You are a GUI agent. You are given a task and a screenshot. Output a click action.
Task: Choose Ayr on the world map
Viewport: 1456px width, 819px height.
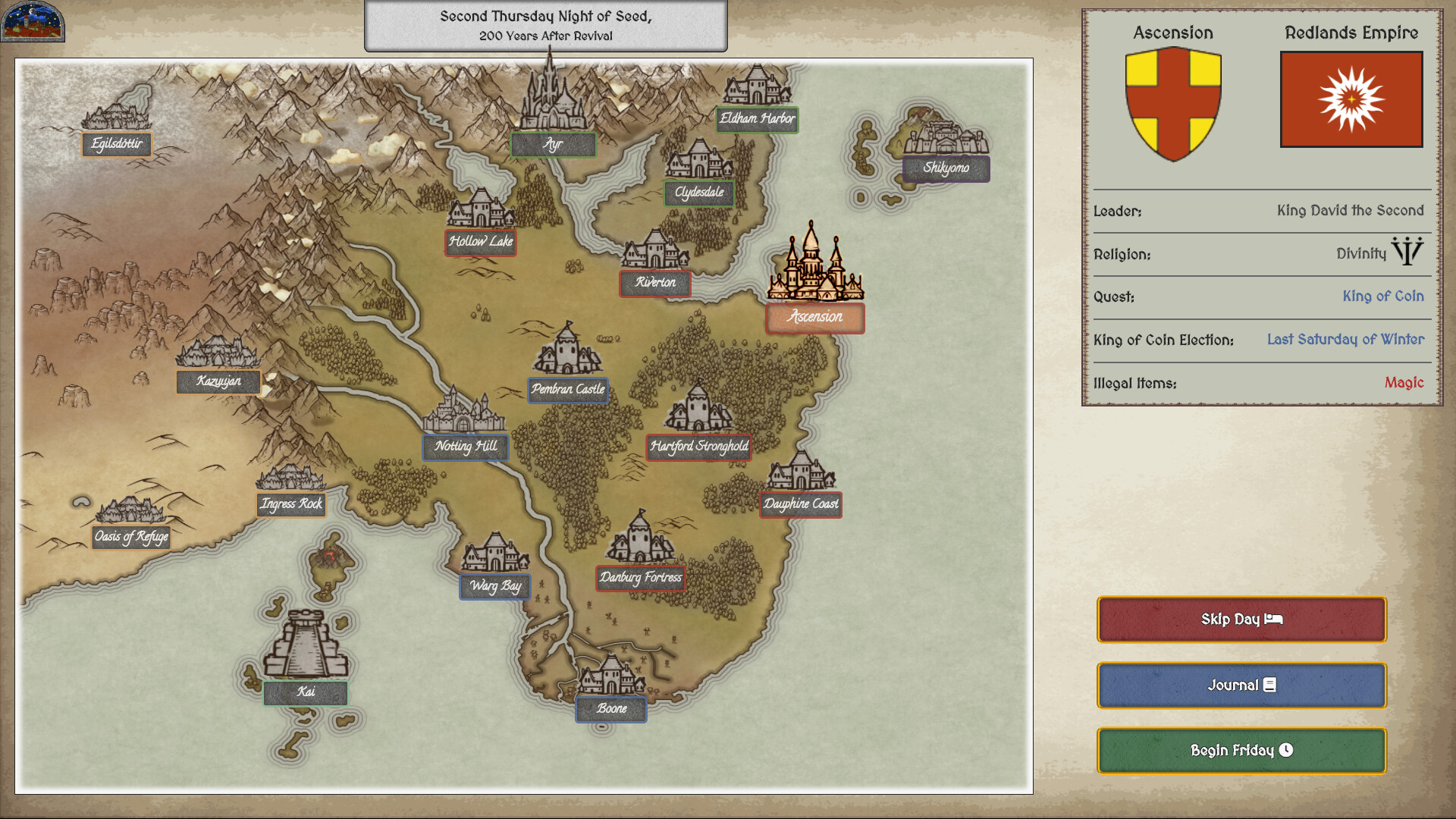click(x=553, y=144)
